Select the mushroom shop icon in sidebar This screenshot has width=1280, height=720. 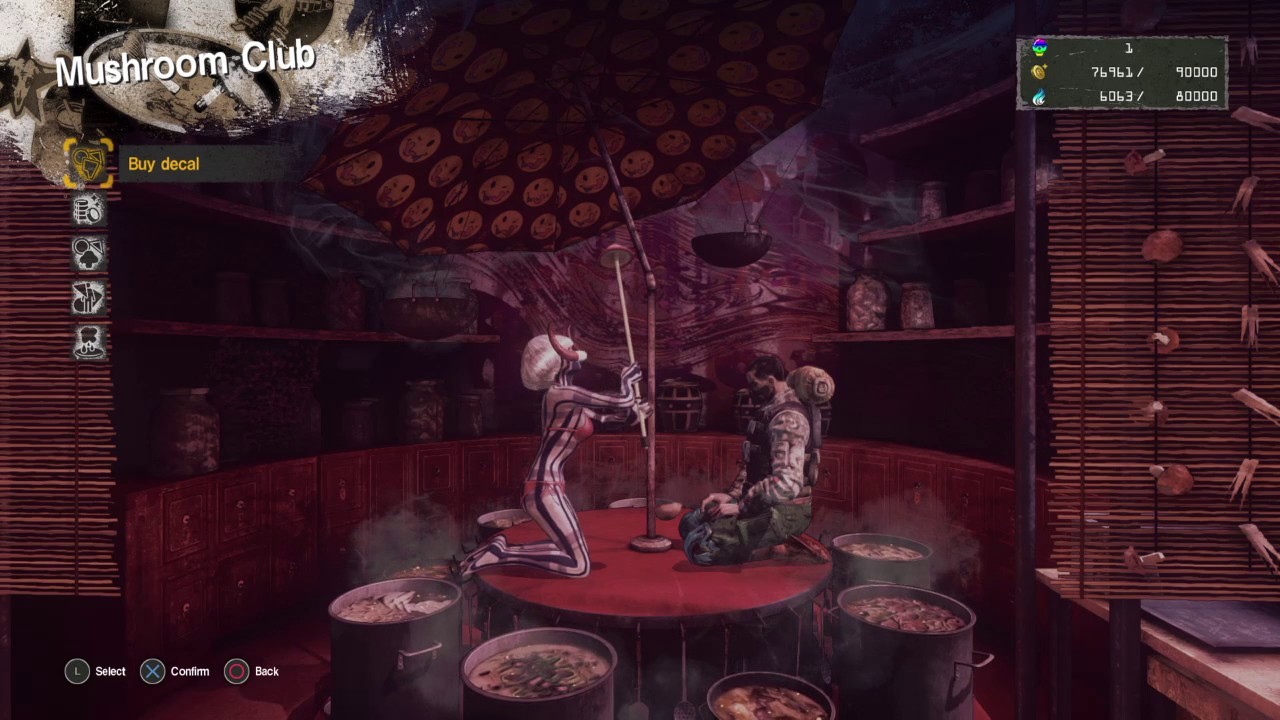click(x=88, y=253)
